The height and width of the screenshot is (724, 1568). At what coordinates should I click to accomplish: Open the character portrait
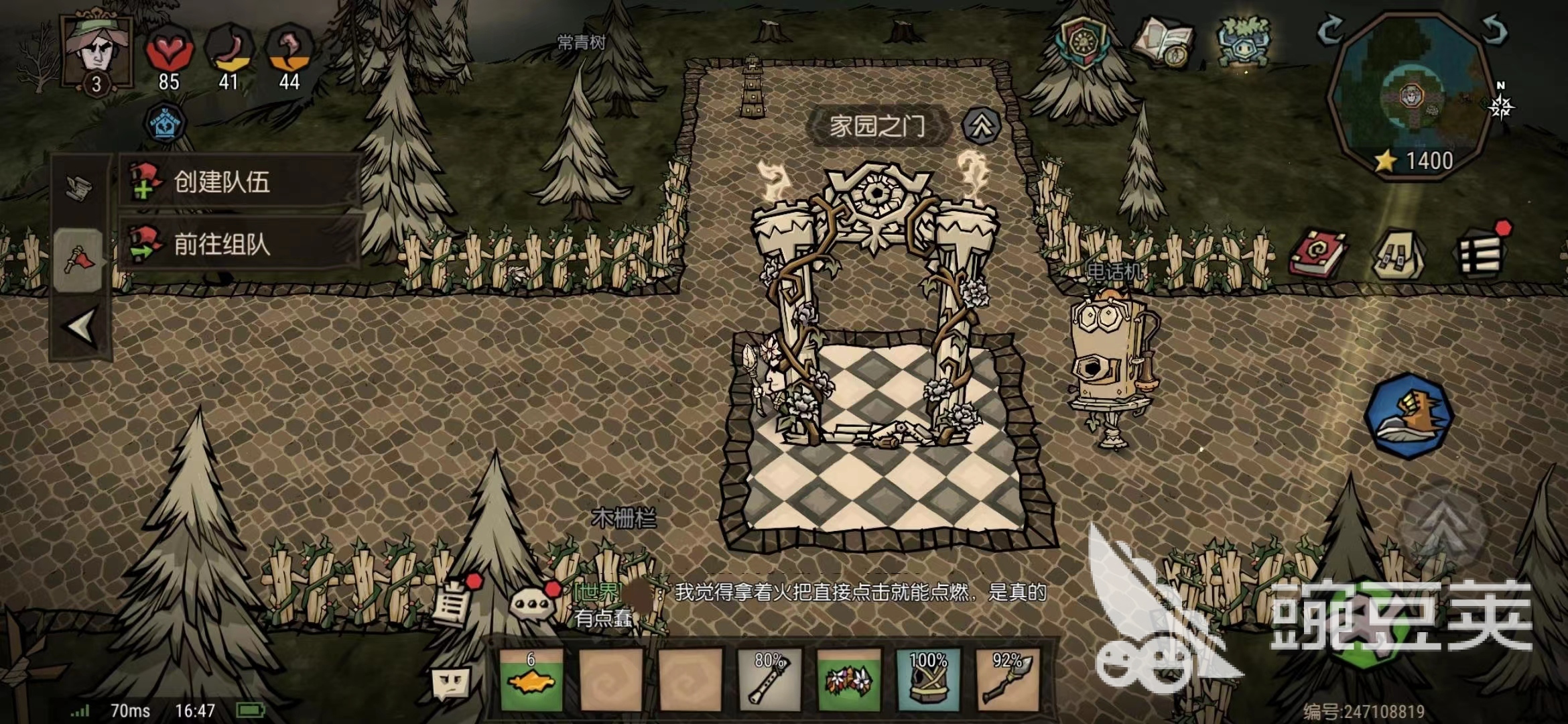point(97,48)
